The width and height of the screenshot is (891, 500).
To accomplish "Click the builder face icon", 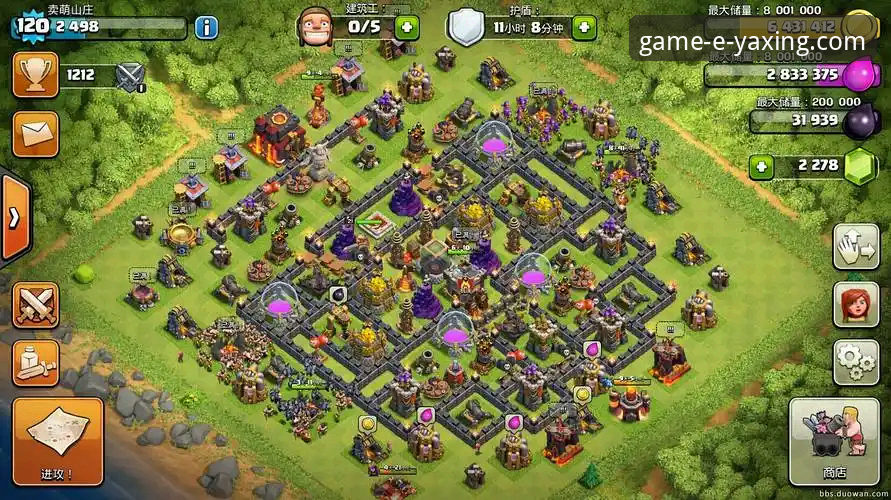I will click(315, 25).
